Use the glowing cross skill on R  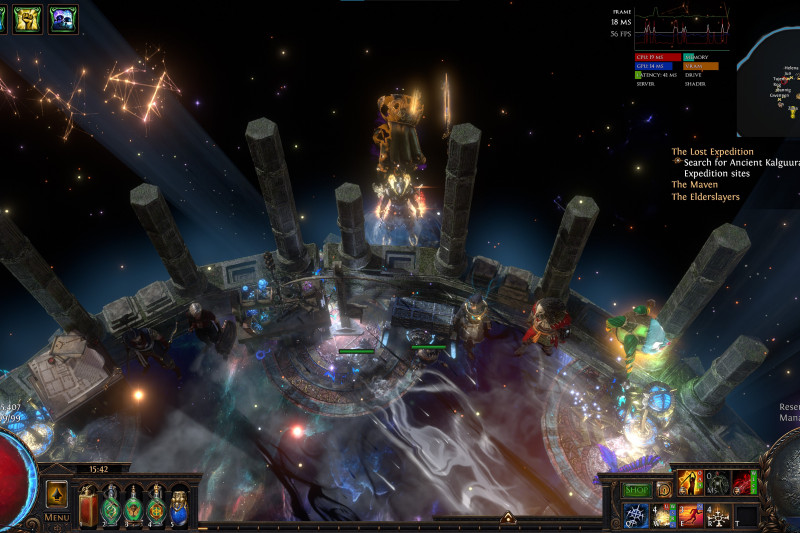click(717, 515)
